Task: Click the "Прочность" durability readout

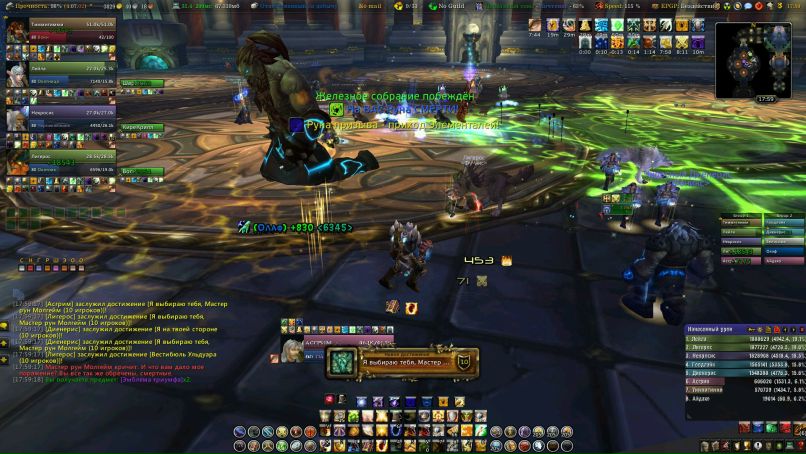Action: tap(47, 6)
